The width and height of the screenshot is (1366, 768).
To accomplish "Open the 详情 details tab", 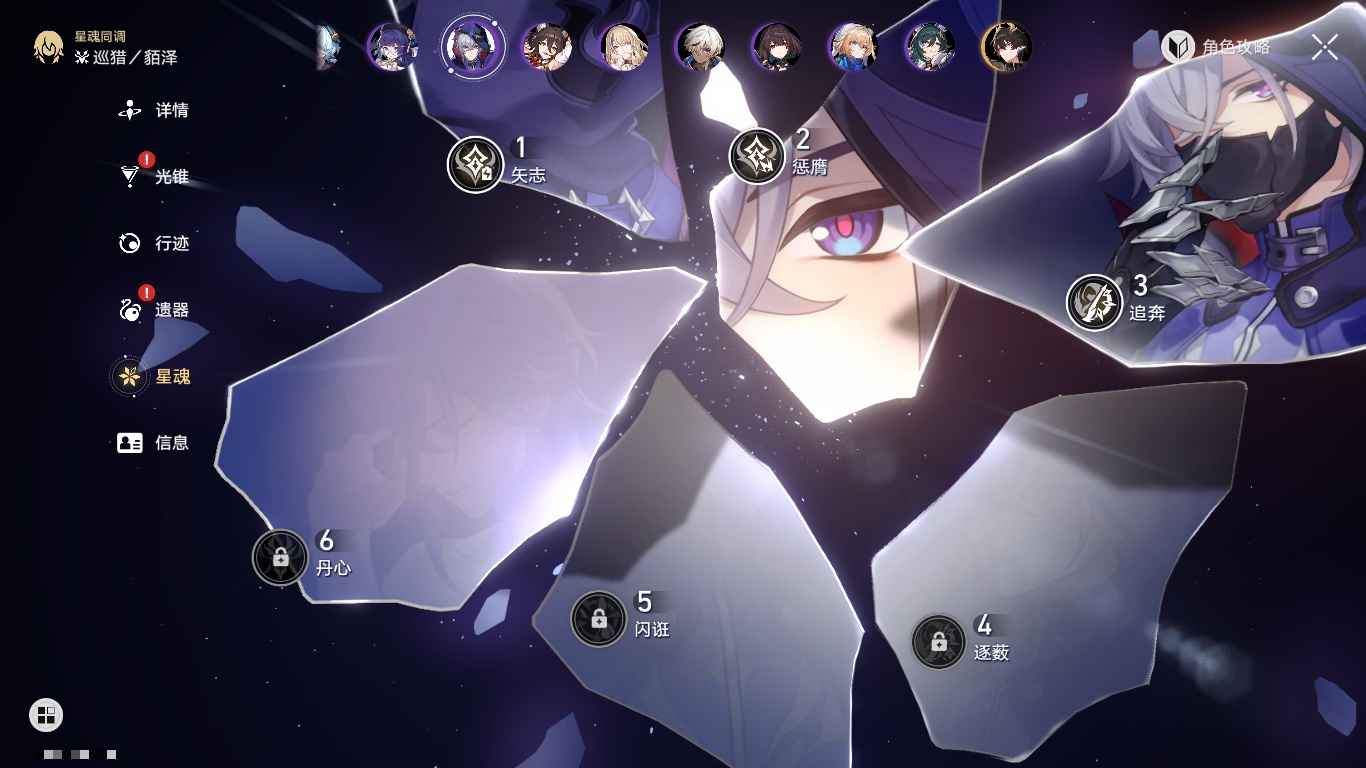I will tap(155, 110).
